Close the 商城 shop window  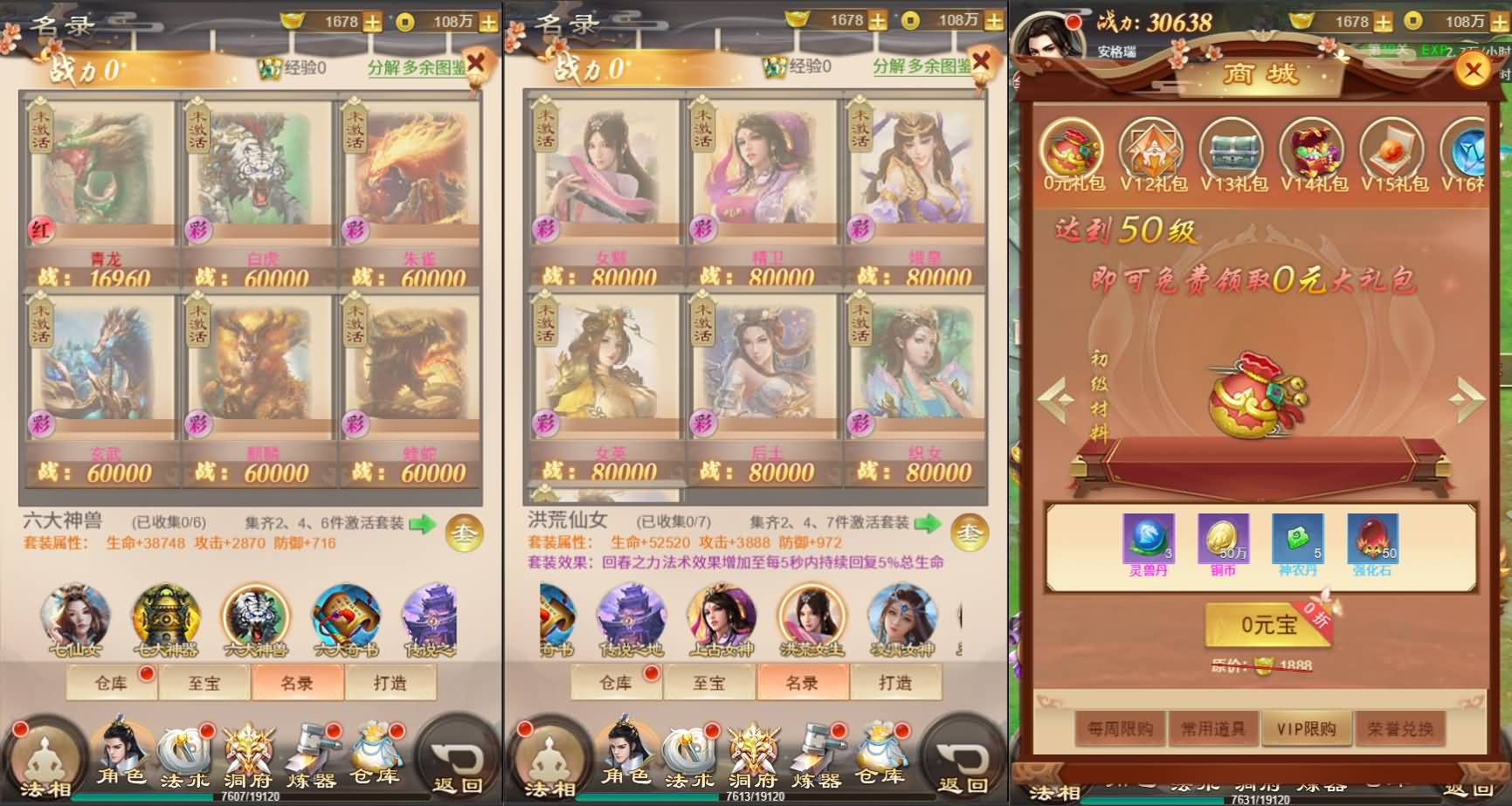[1473, 70]
